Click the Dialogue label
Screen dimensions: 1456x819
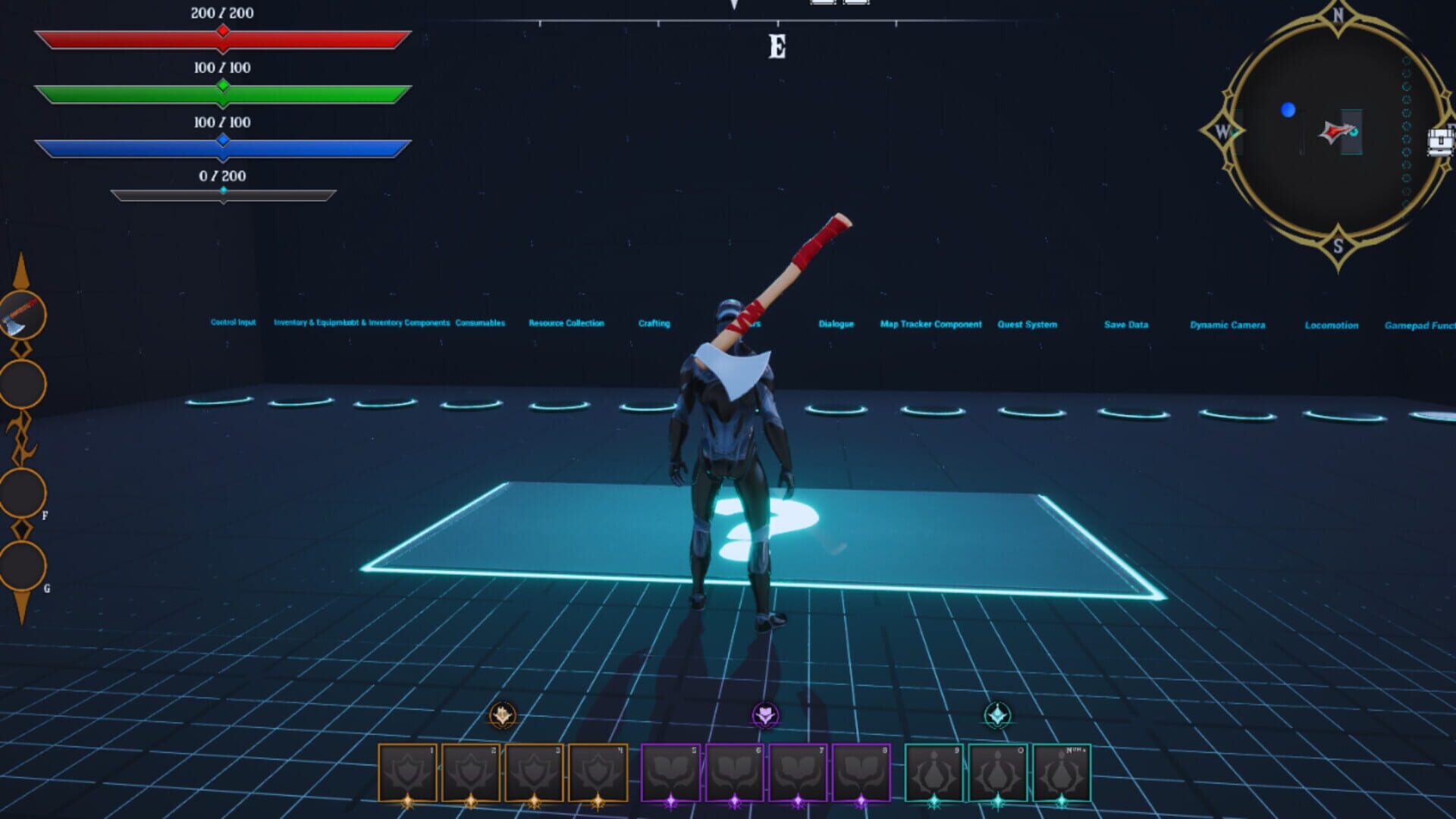tap(835, 324)
